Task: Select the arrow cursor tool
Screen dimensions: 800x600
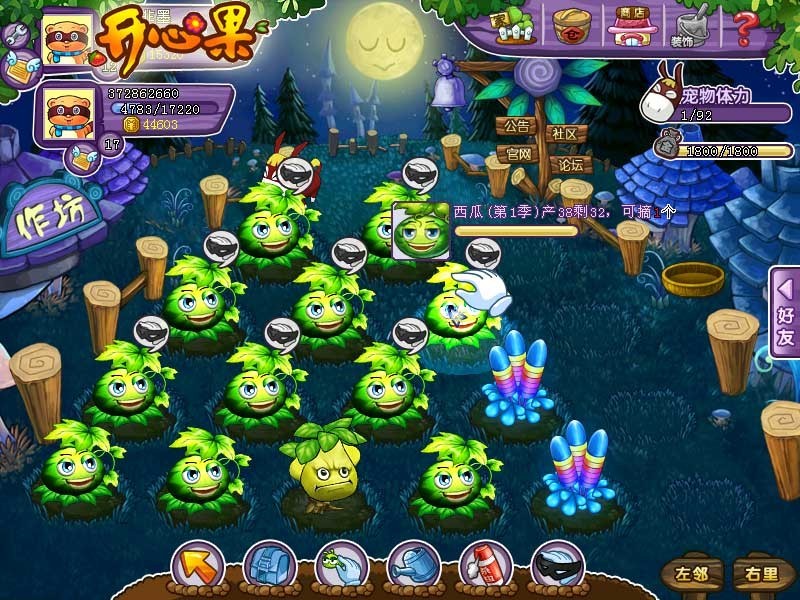Action: pyautogui.click(x=196, y=566)
